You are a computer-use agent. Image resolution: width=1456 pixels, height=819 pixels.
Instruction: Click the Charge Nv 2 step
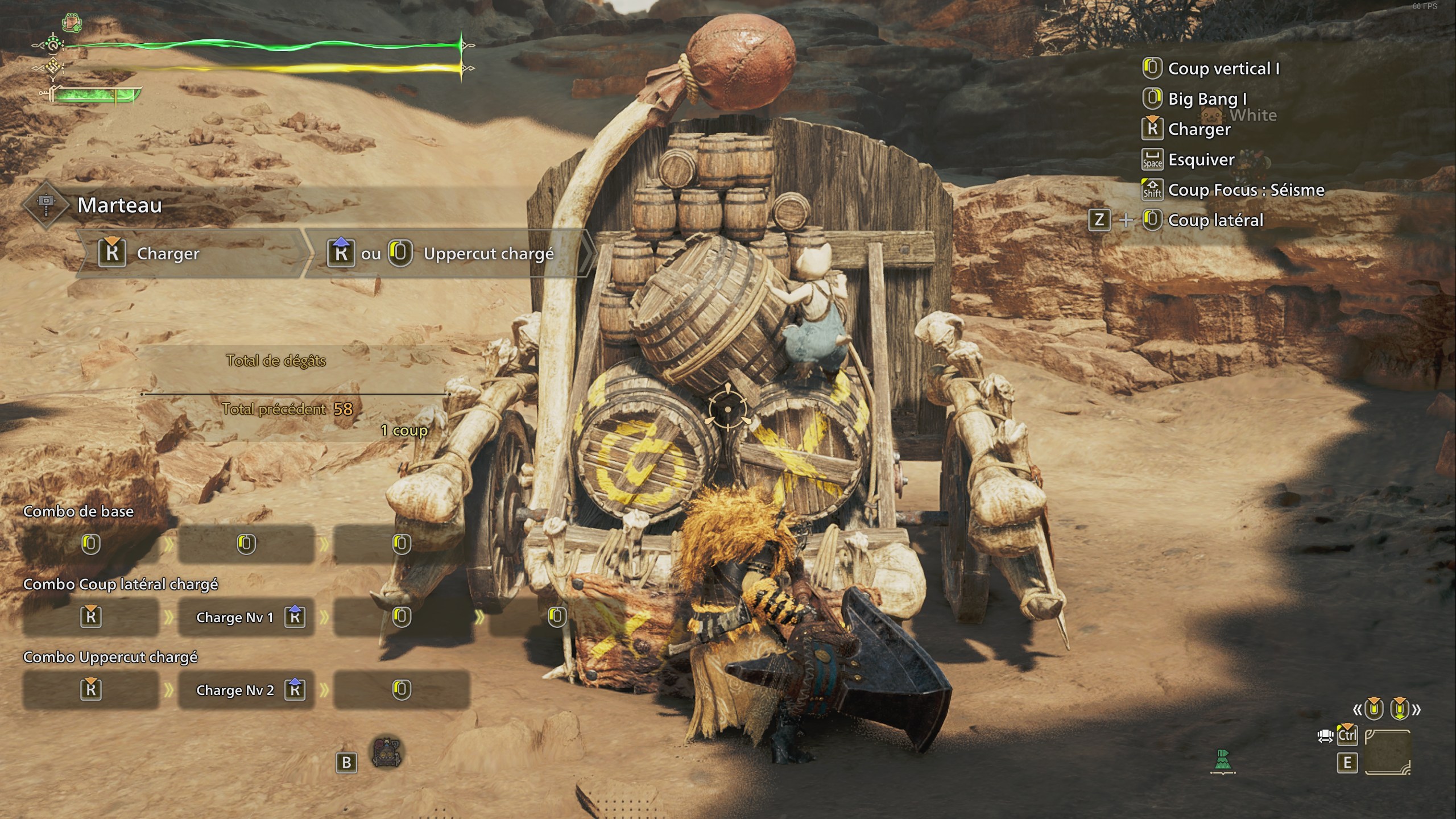pos(246,690)
